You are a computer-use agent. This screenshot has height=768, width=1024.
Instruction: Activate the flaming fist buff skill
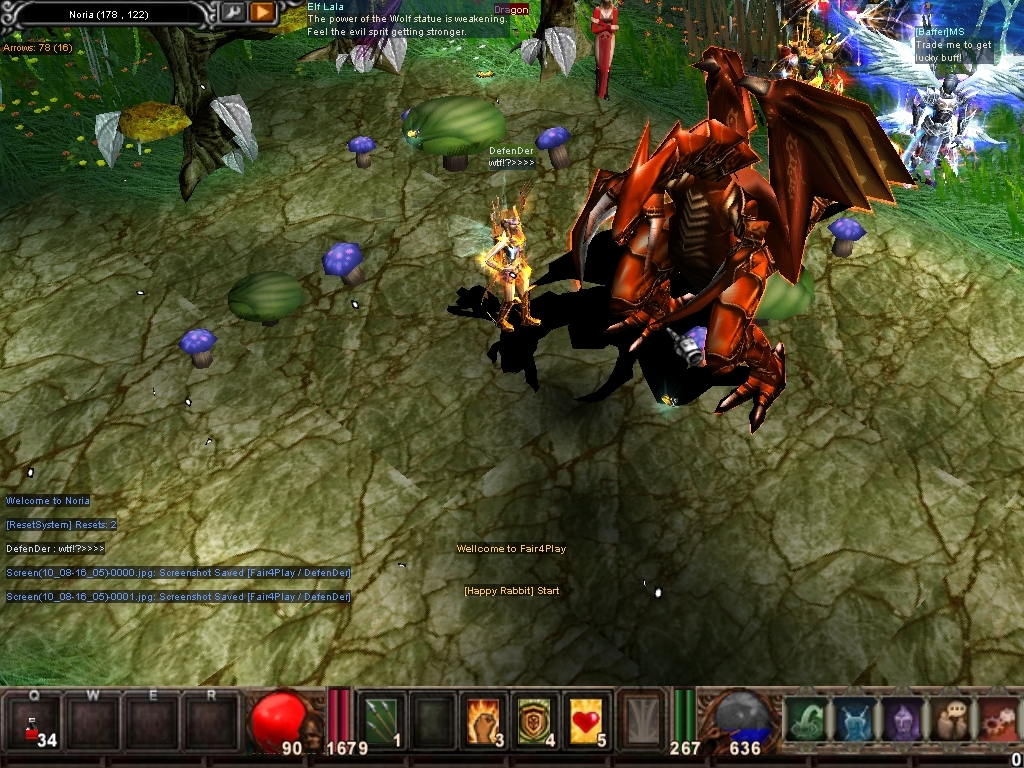(485, 720)
